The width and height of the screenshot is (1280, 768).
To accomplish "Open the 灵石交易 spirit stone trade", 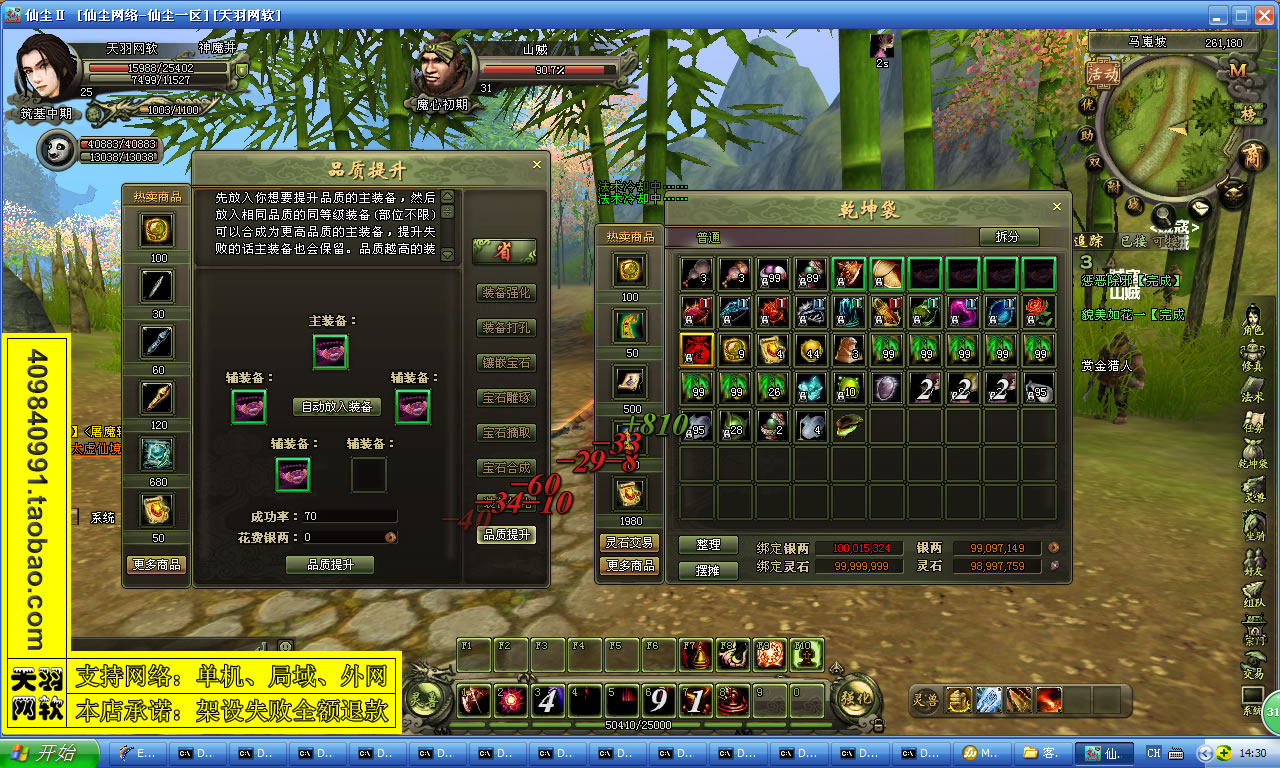I will (628, 543).
